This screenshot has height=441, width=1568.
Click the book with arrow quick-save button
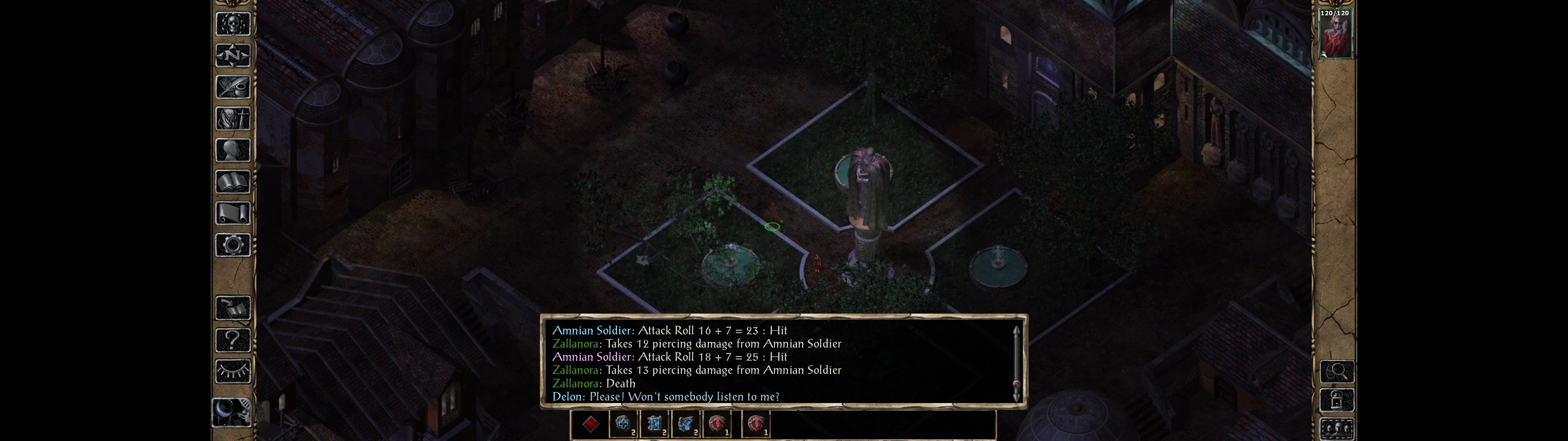pos(232,308)
